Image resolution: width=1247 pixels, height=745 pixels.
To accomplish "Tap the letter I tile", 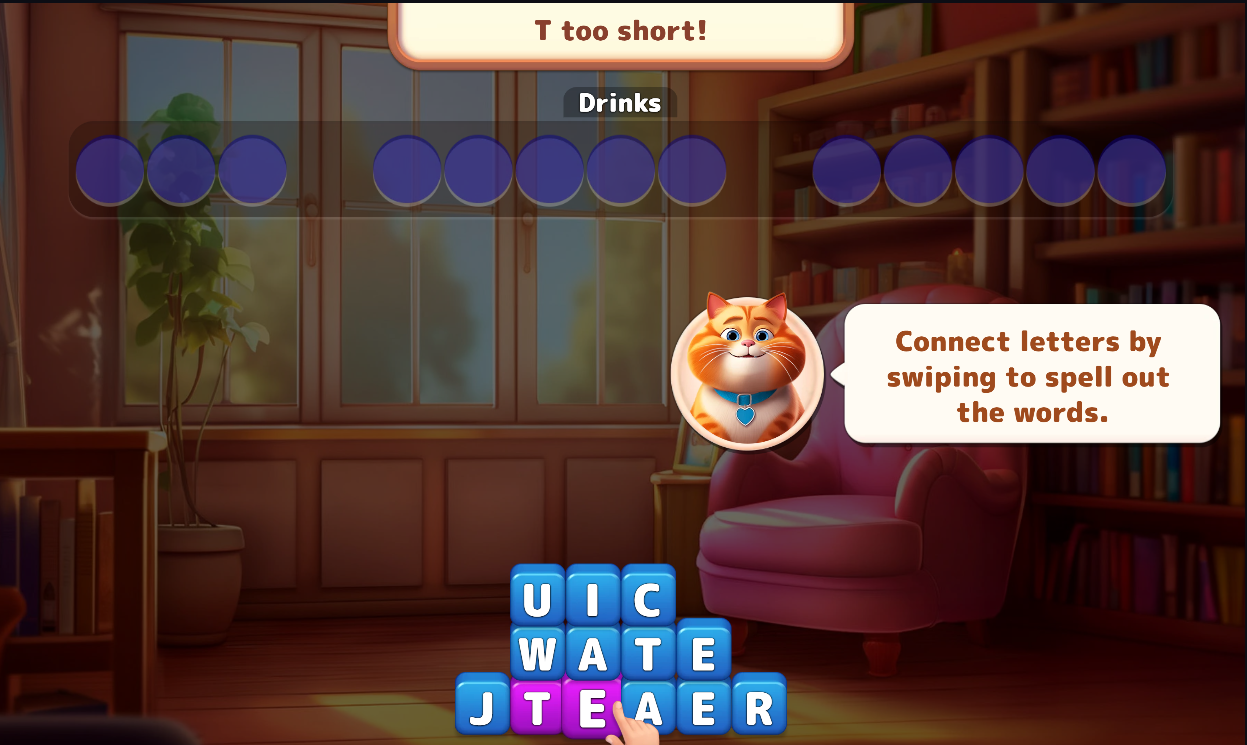I will click(x=593, y=600).
